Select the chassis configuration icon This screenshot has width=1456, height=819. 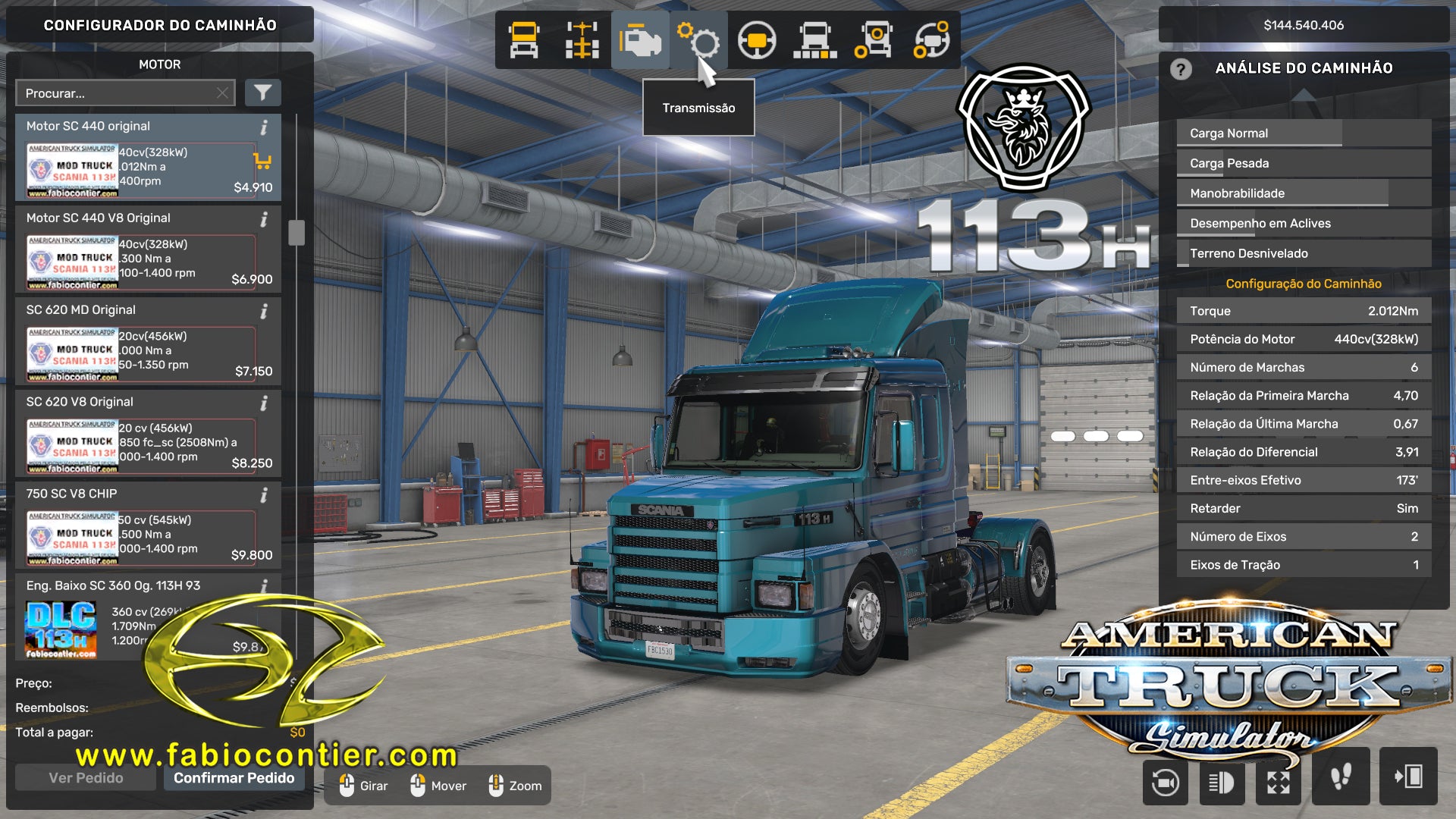pos(581,42)
